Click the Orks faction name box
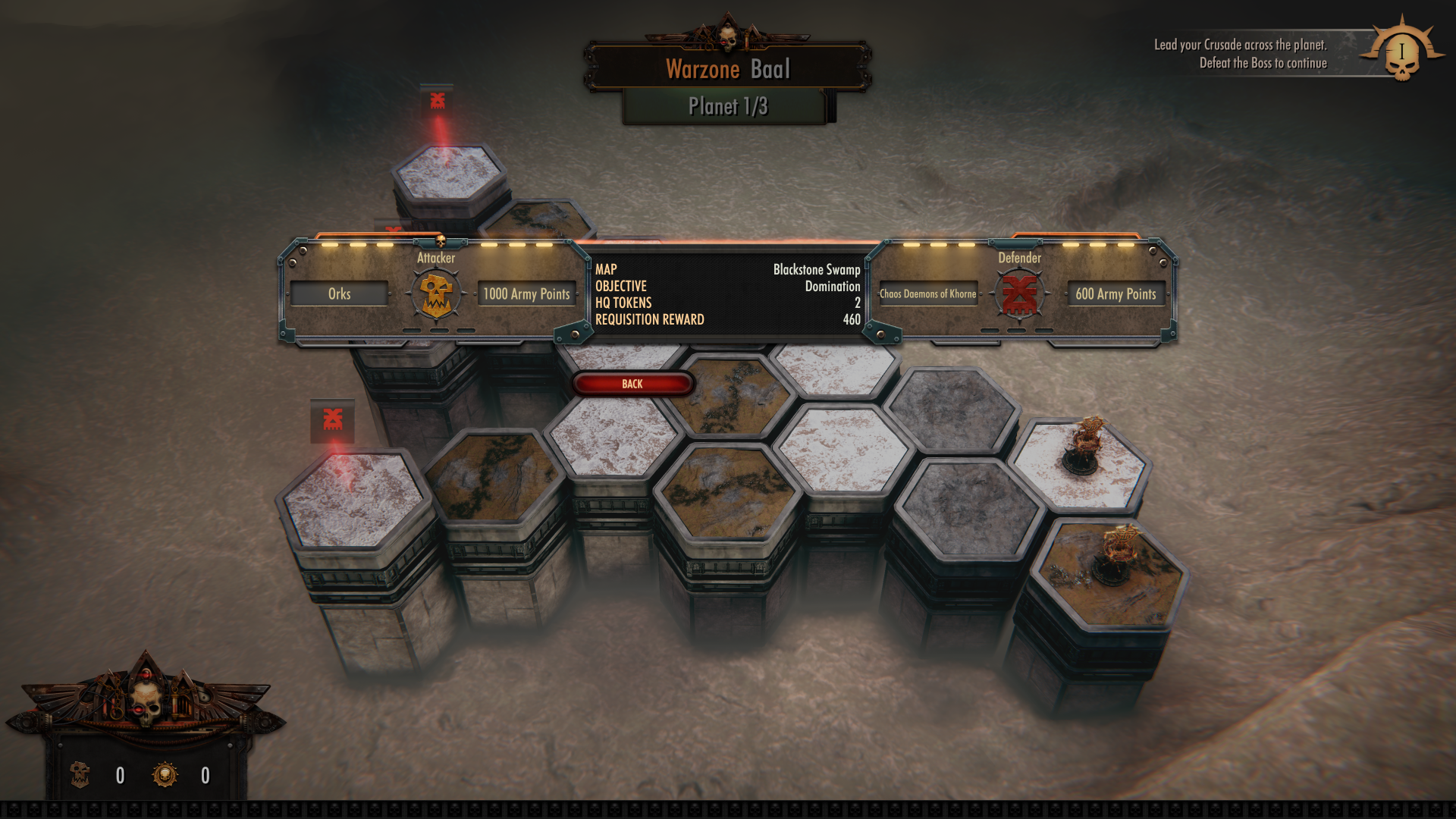The image size is (1456, 819). coord(339,293)
